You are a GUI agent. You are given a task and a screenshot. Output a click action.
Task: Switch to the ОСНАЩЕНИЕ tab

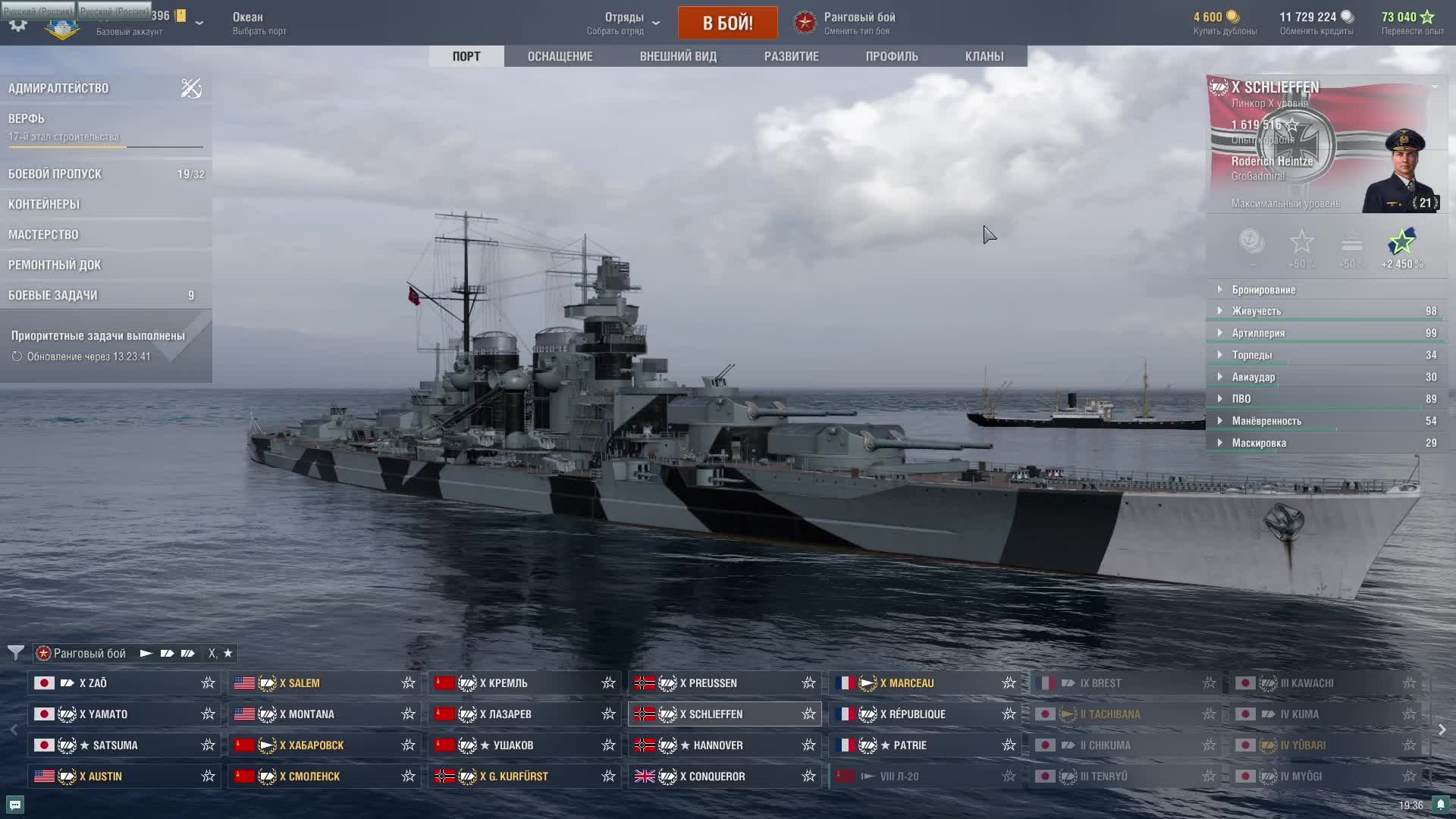point(560,56)
